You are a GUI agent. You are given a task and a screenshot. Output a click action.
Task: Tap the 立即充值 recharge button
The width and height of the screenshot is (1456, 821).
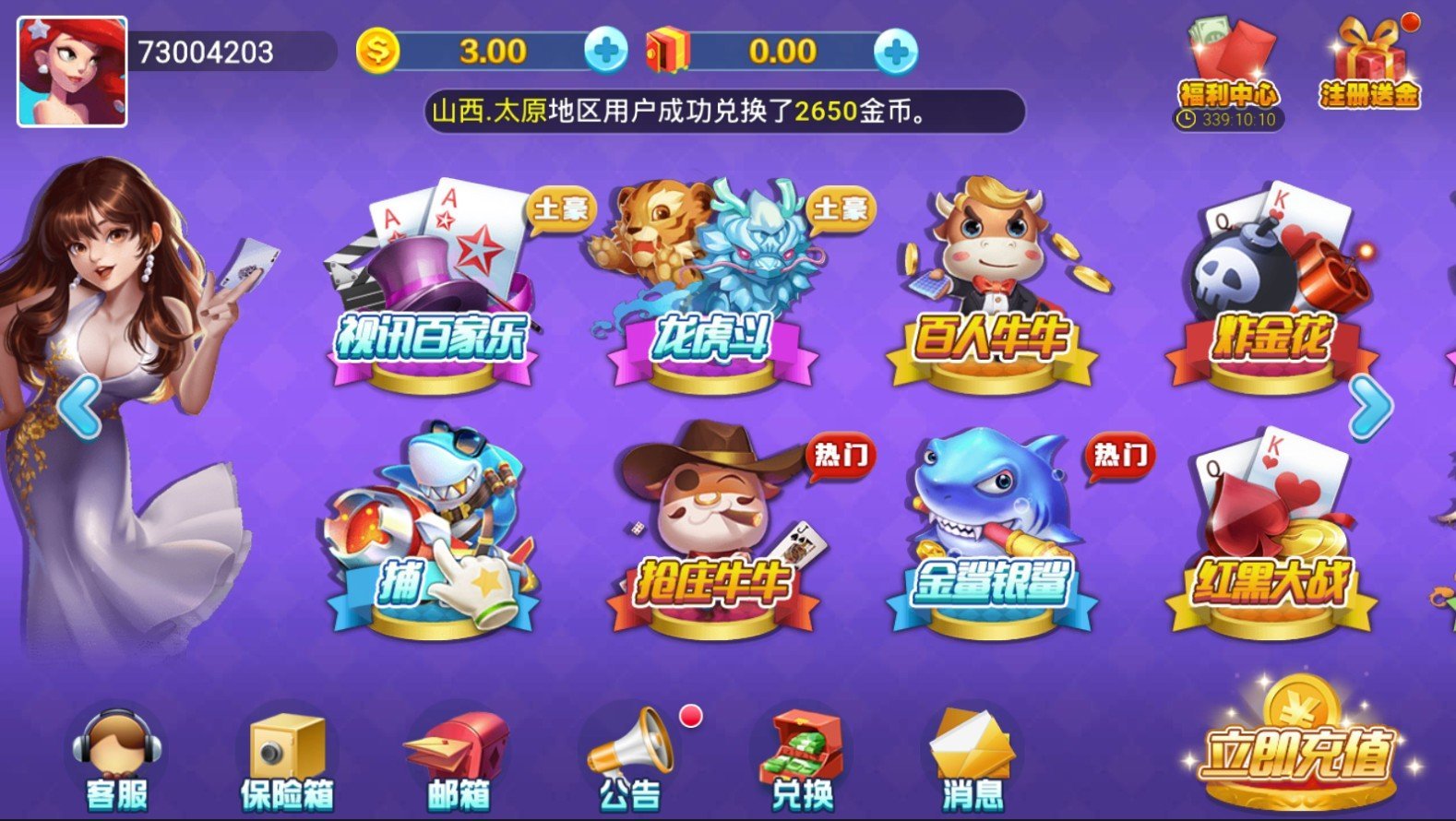click(x=1296, y=747)
